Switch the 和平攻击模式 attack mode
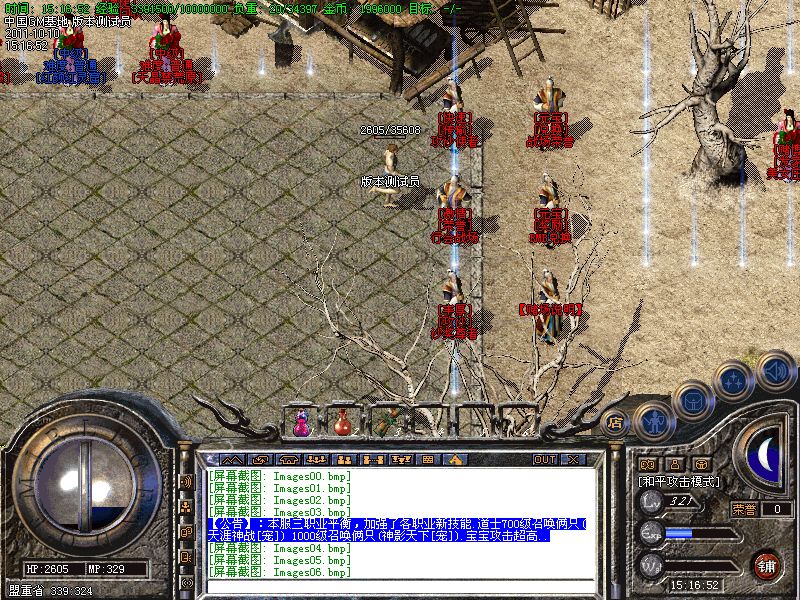 (x=679, y=482)
